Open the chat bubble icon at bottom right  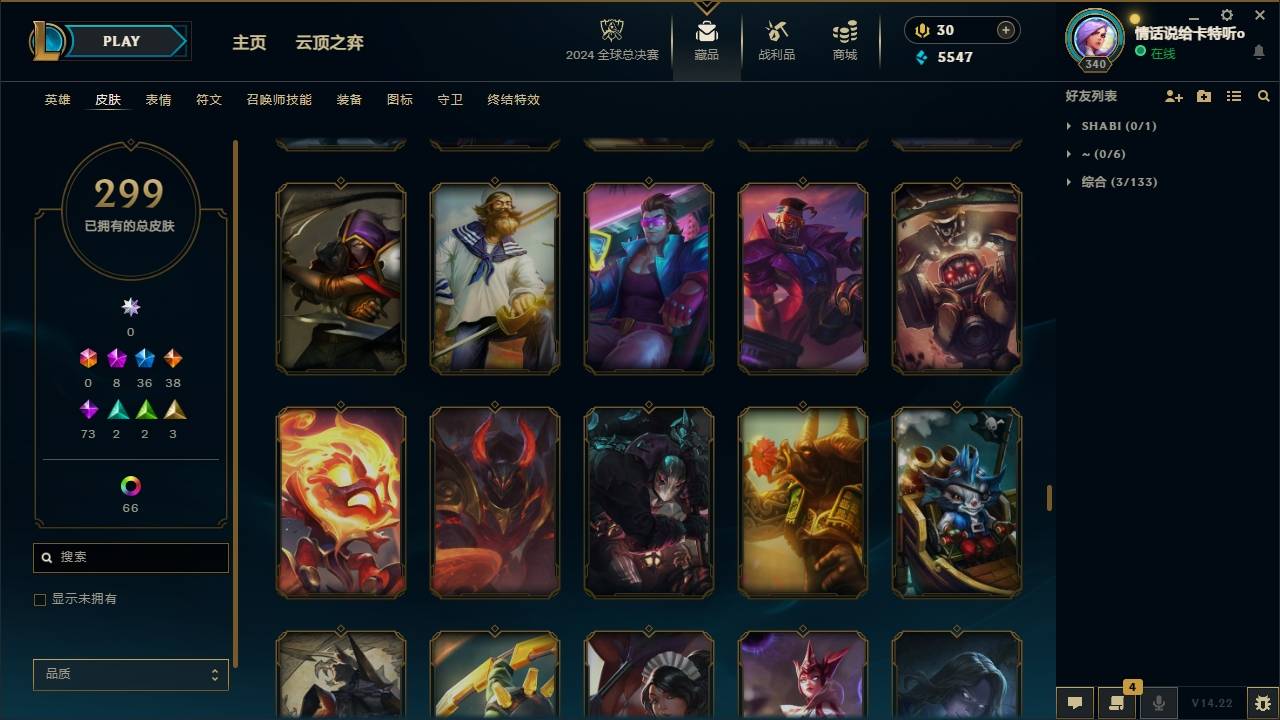click(1074, 703)
